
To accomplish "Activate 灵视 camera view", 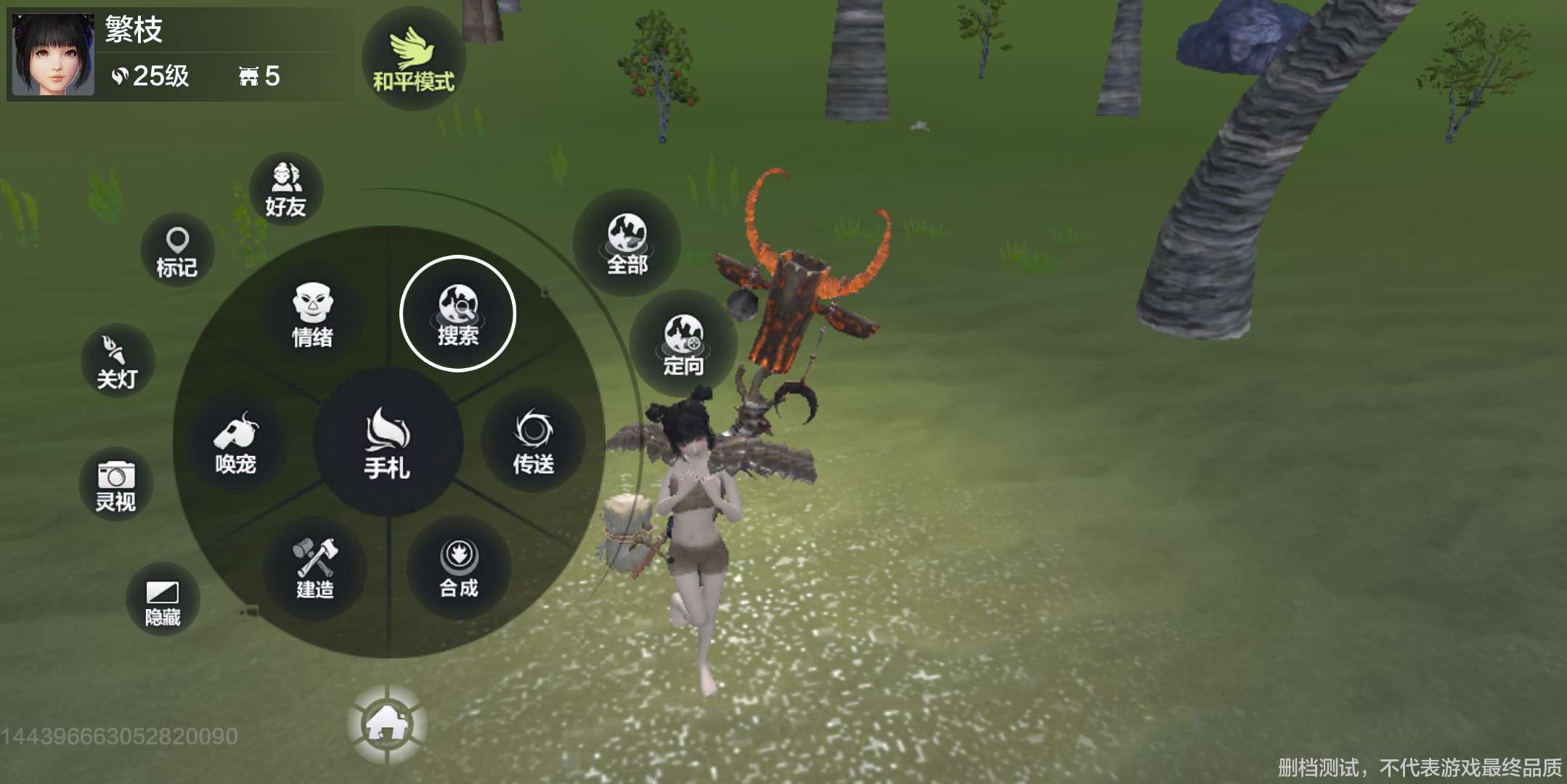I will coord(116,484).
